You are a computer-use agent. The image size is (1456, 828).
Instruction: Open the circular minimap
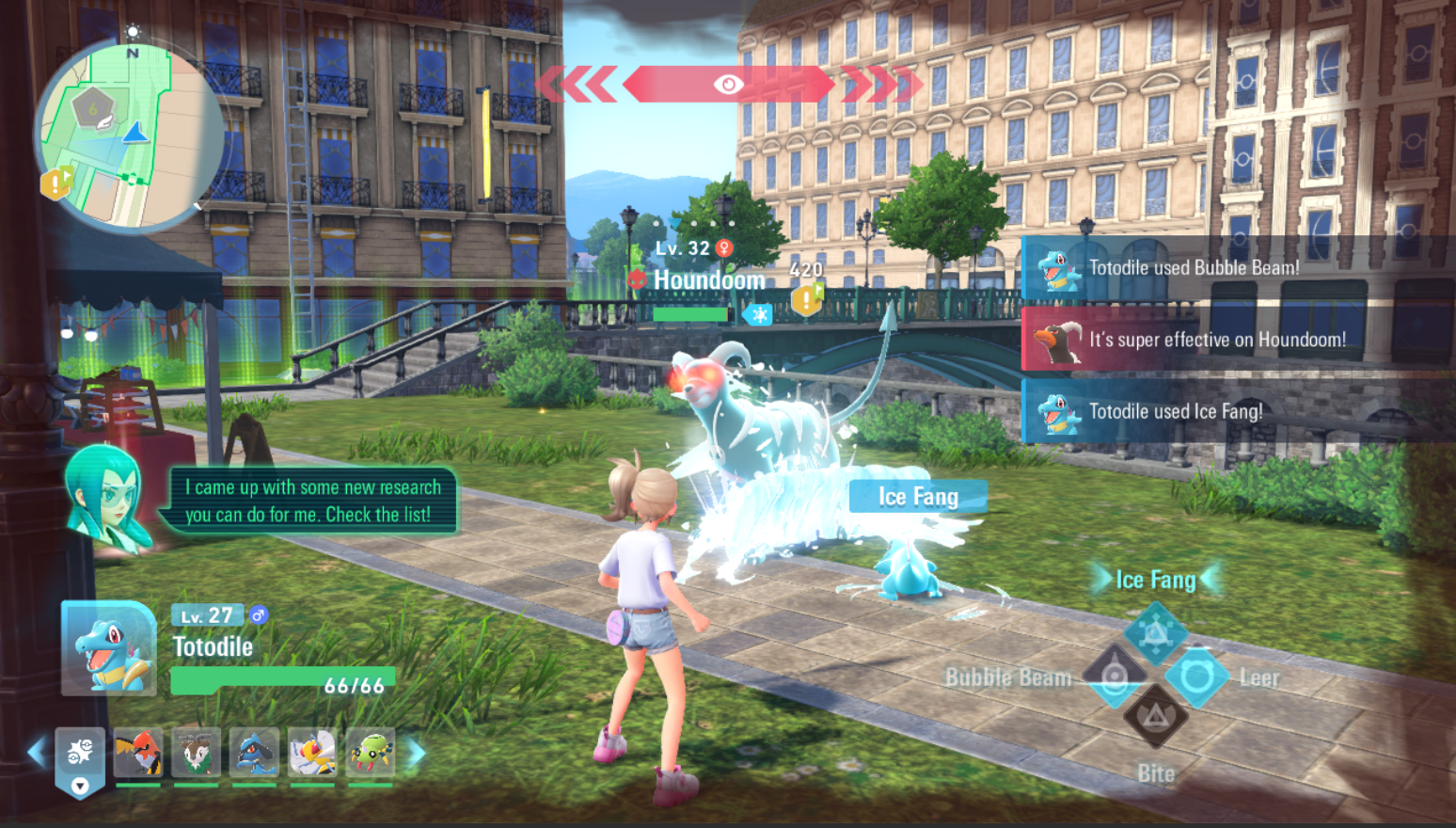coord(129,136)
